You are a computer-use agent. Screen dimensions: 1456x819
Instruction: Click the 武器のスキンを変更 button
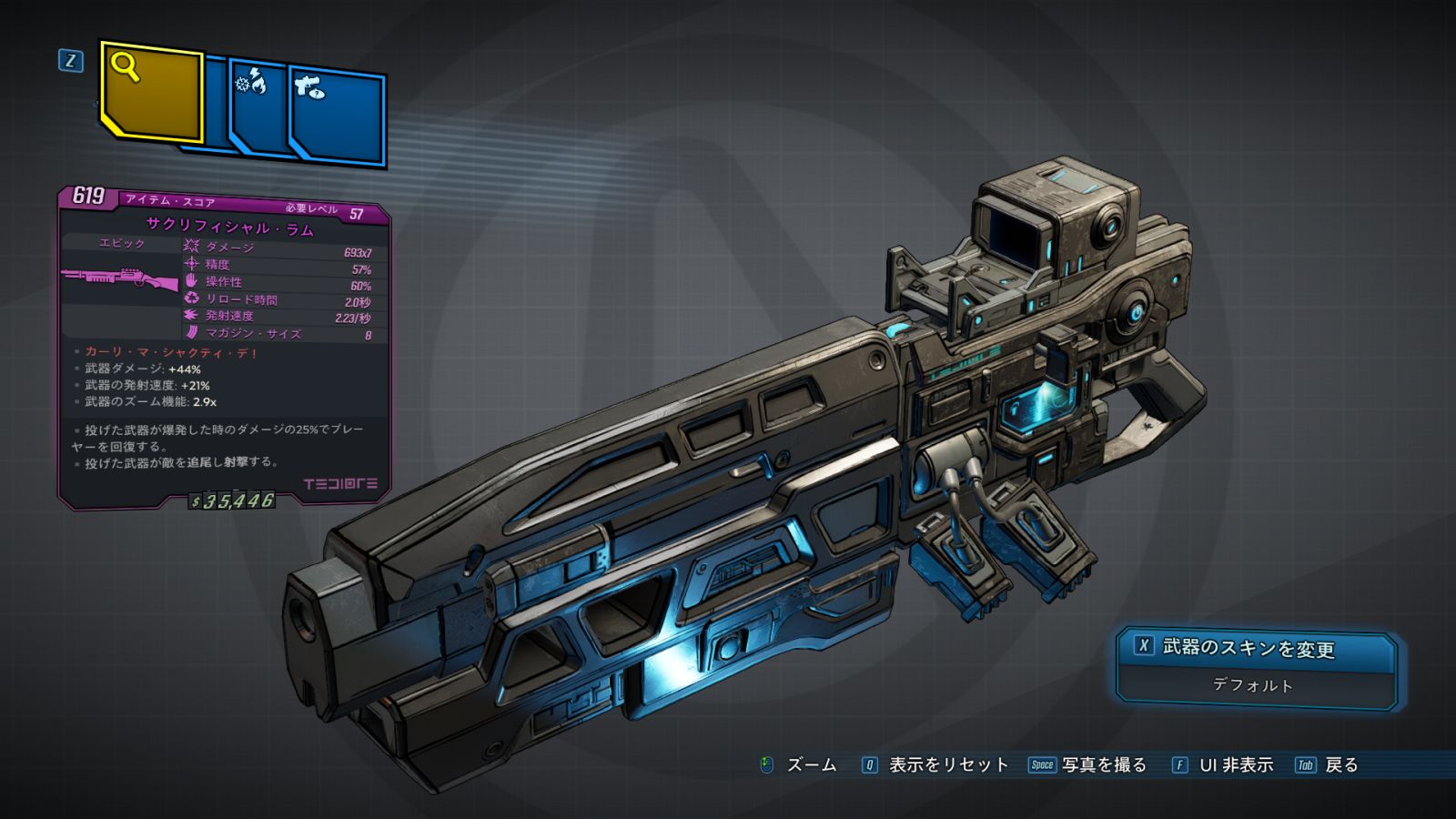point(1256,648)
